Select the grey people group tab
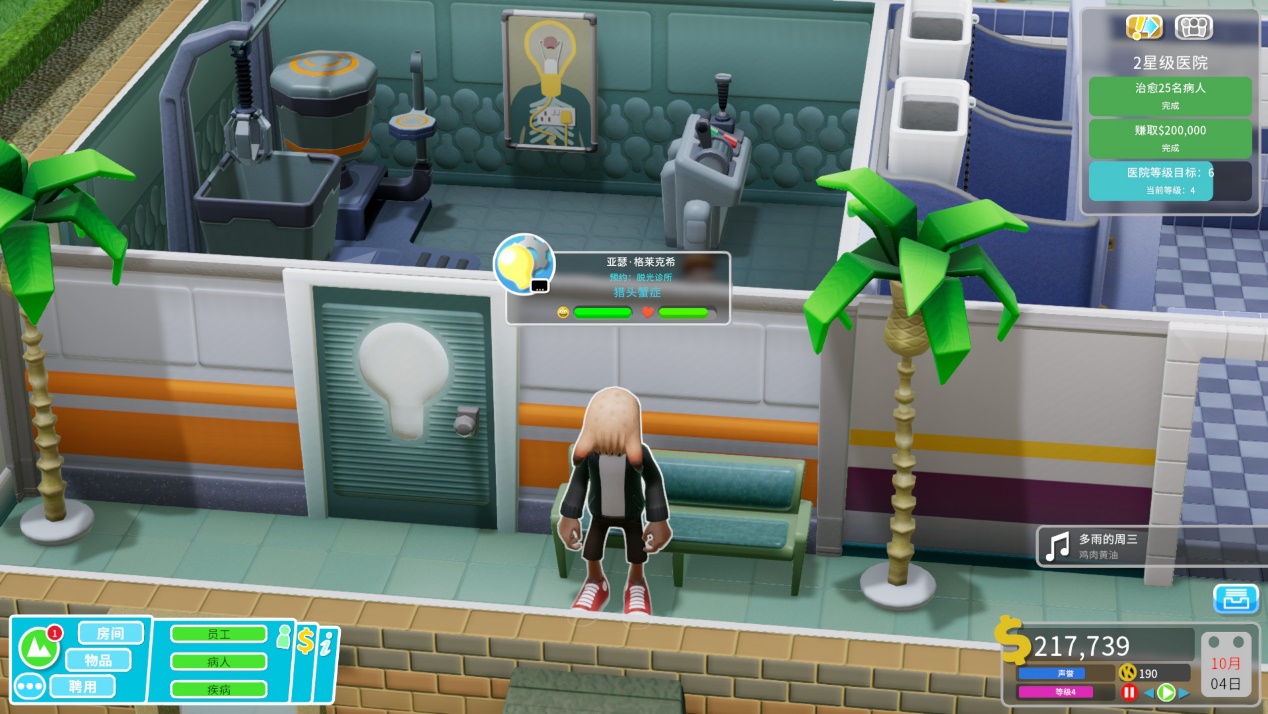Image resolution: width=1268 pixels, height=714 pixels. coord(1193,27)
